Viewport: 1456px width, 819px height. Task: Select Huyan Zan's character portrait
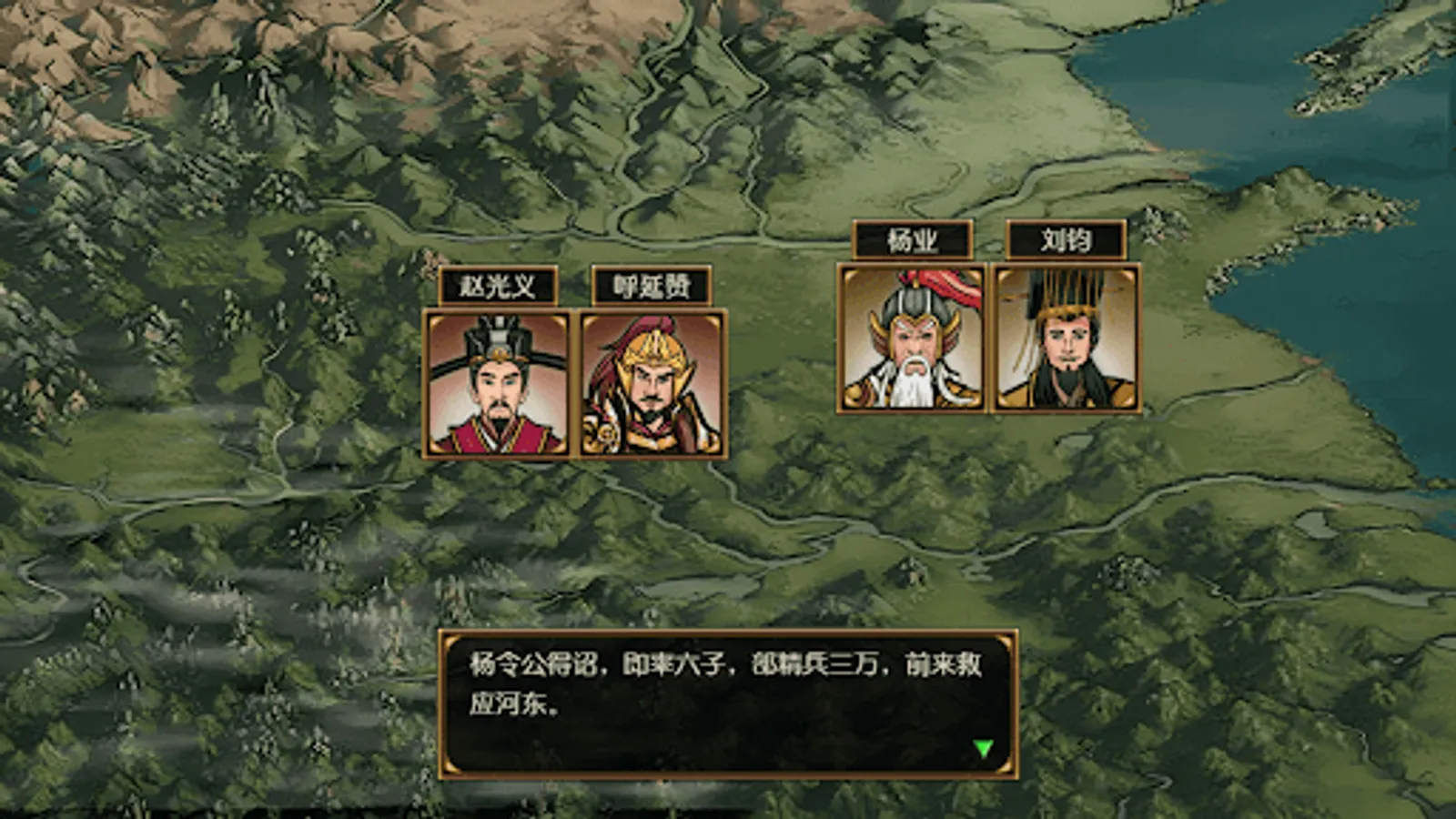pos(651,387)
